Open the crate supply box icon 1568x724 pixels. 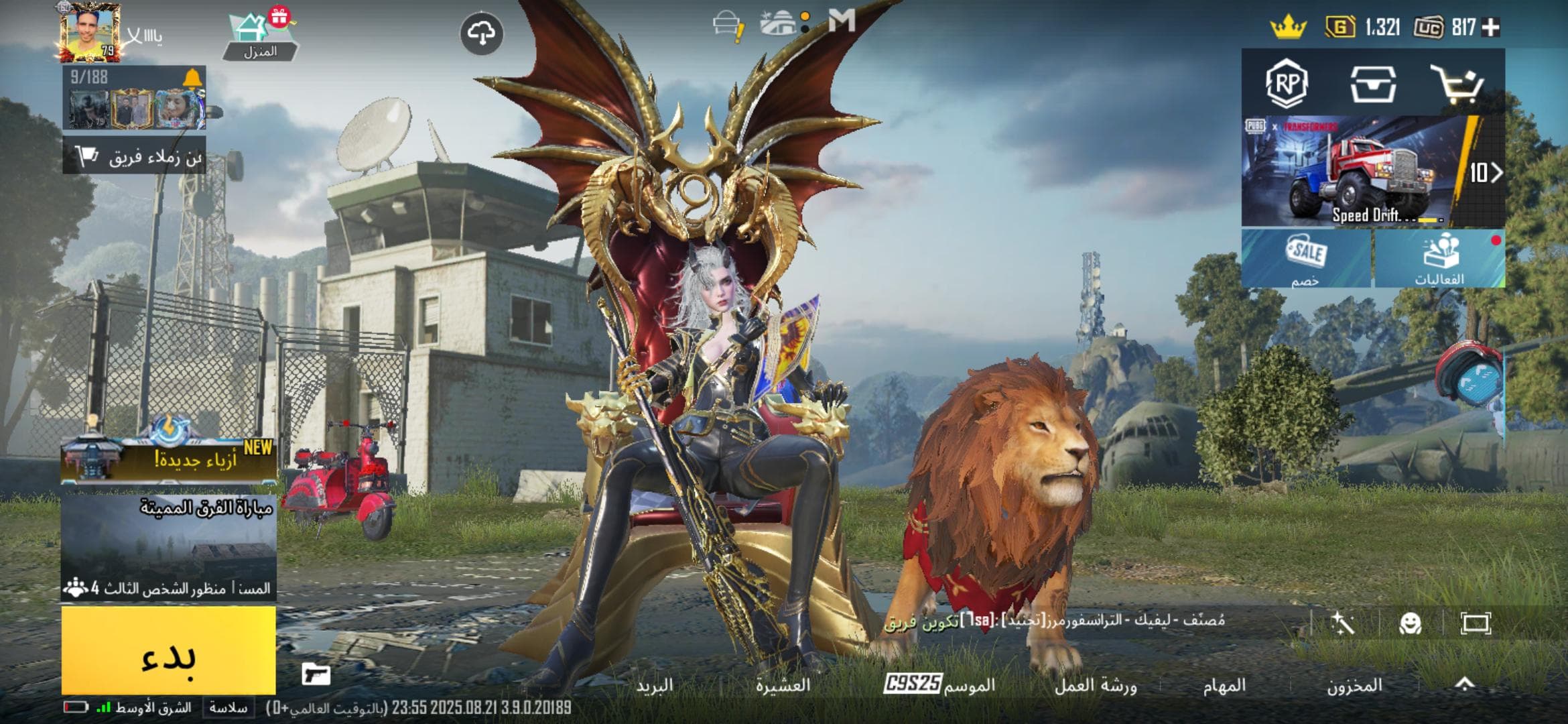pos(1372,84)
